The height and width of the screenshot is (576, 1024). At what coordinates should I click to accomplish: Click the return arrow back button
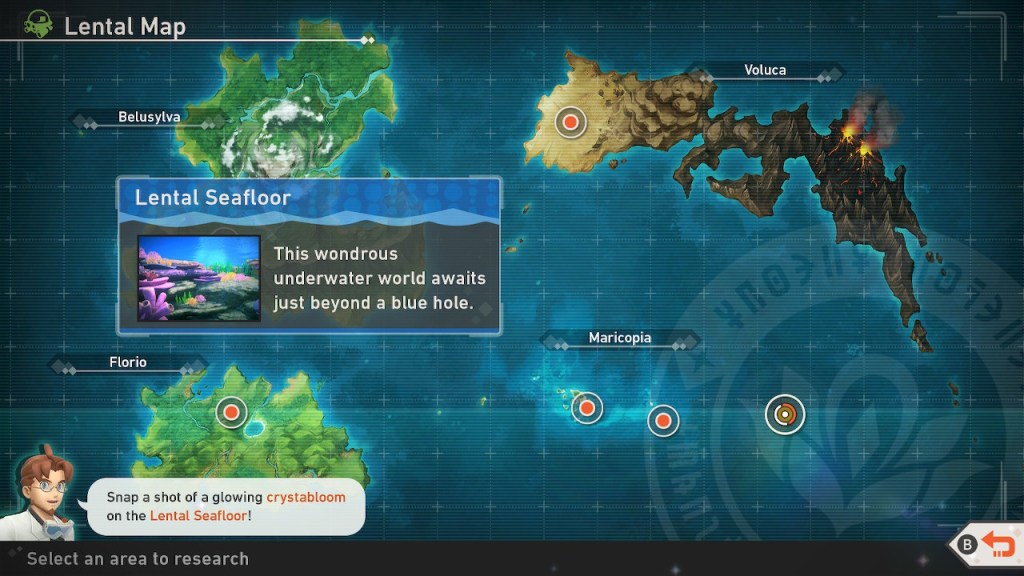(997, 544)
